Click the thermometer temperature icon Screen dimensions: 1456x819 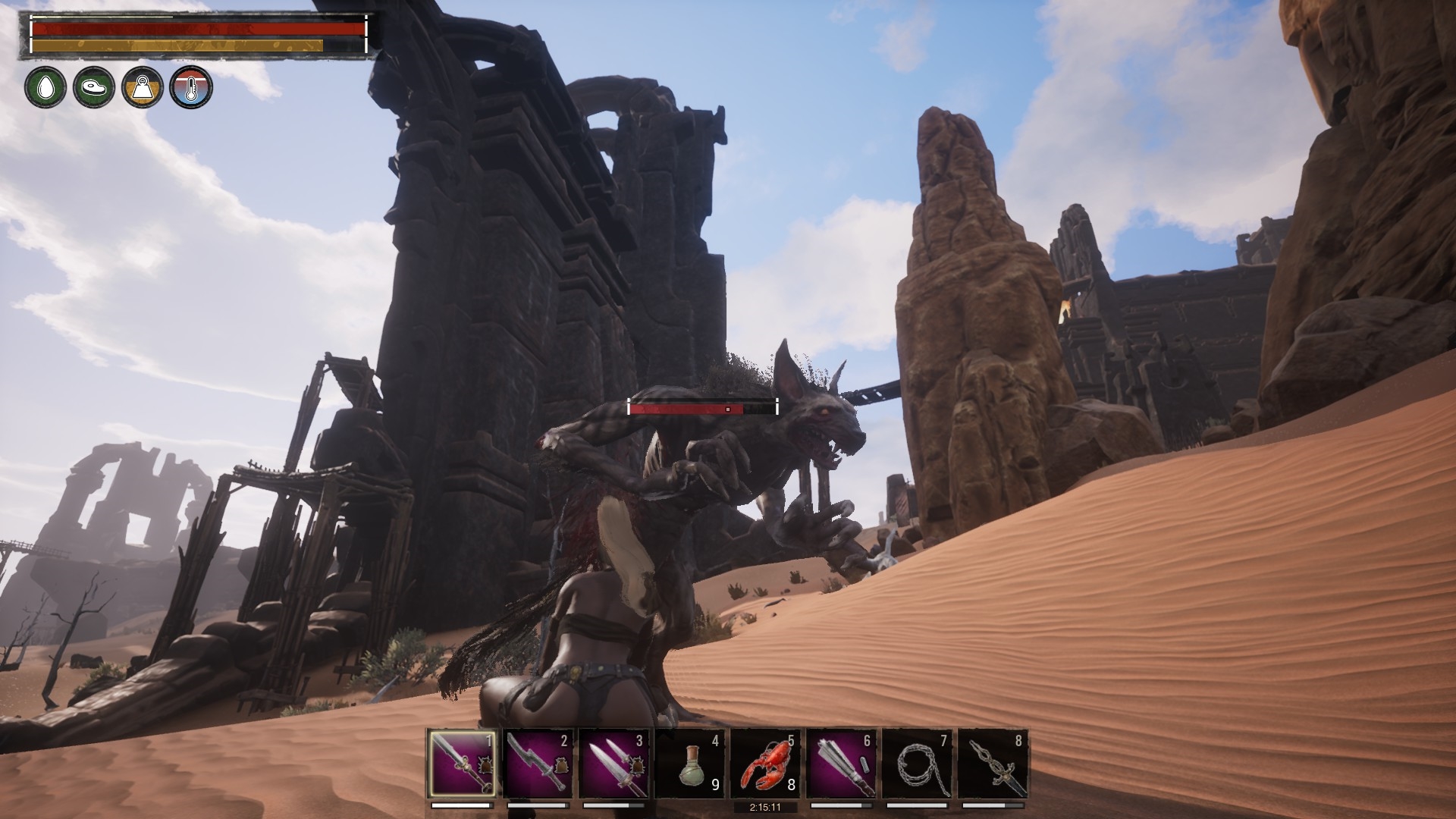pyautogui.click(x=191, y=86)
